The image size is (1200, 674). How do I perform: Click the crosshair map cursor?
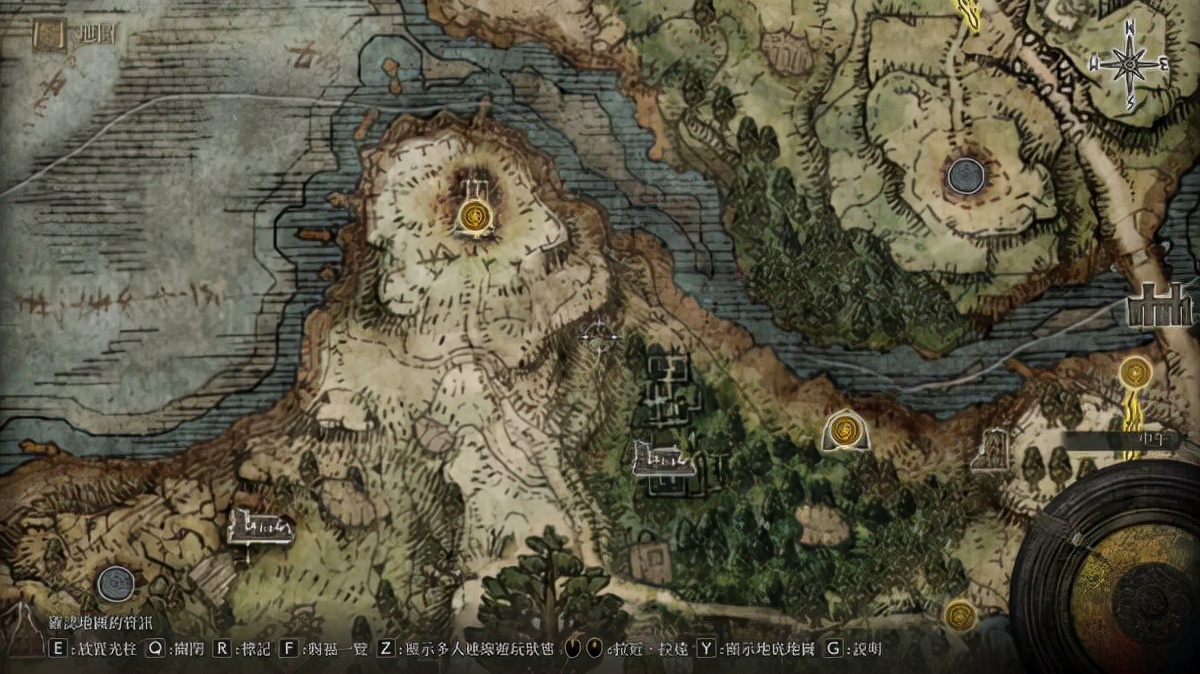(599, 338)
